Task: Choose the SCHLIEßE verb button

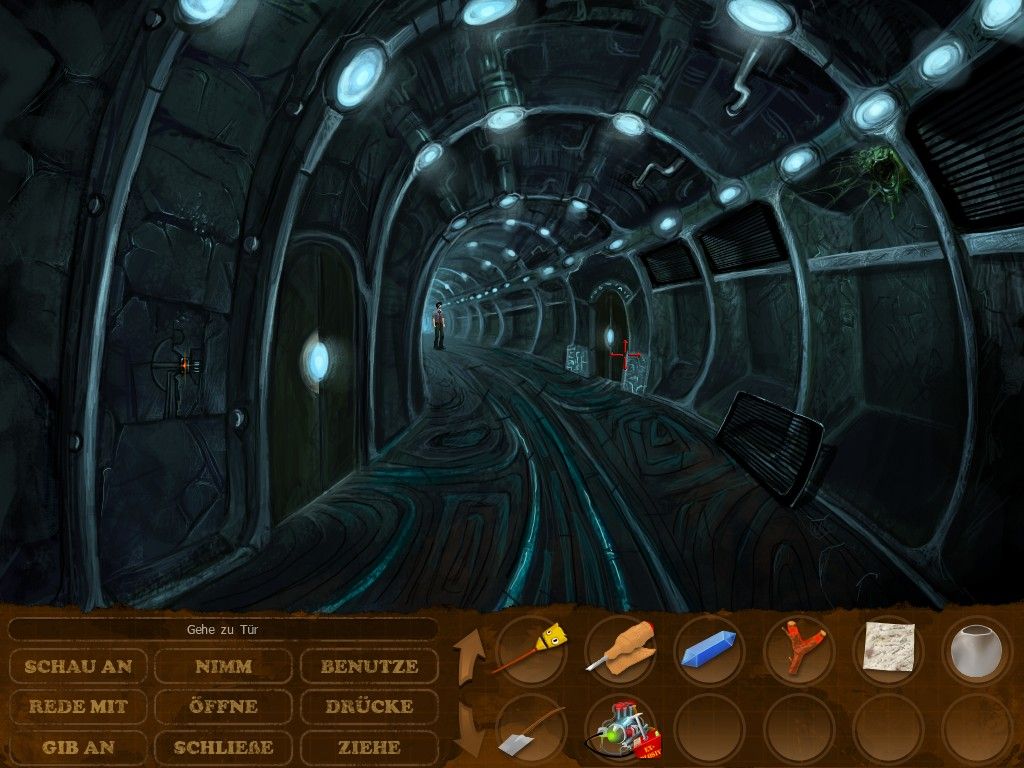Action: pyautogui.click(x=224, y=747)
